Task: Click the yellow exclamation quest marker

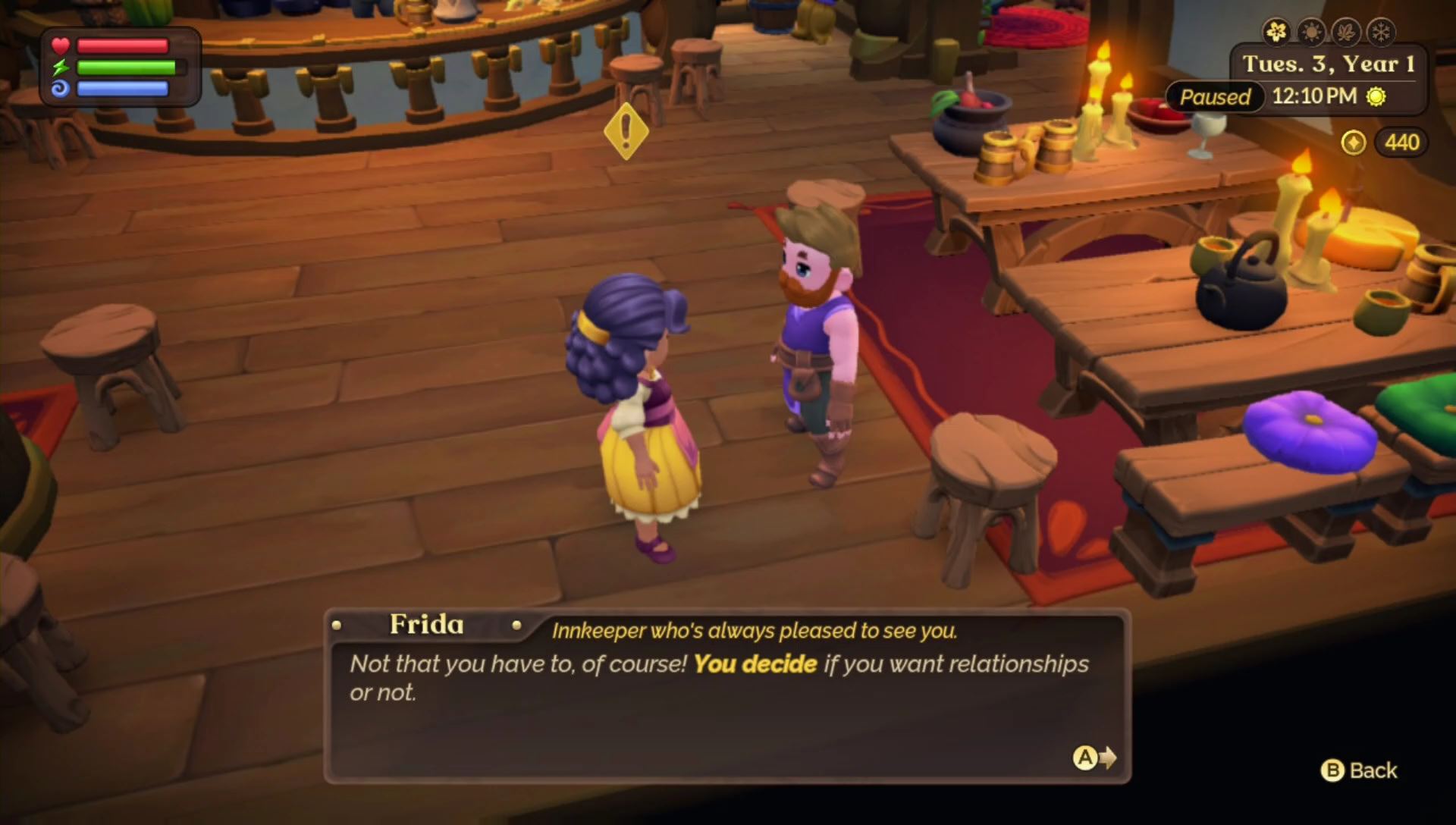Action: [626, 132]
